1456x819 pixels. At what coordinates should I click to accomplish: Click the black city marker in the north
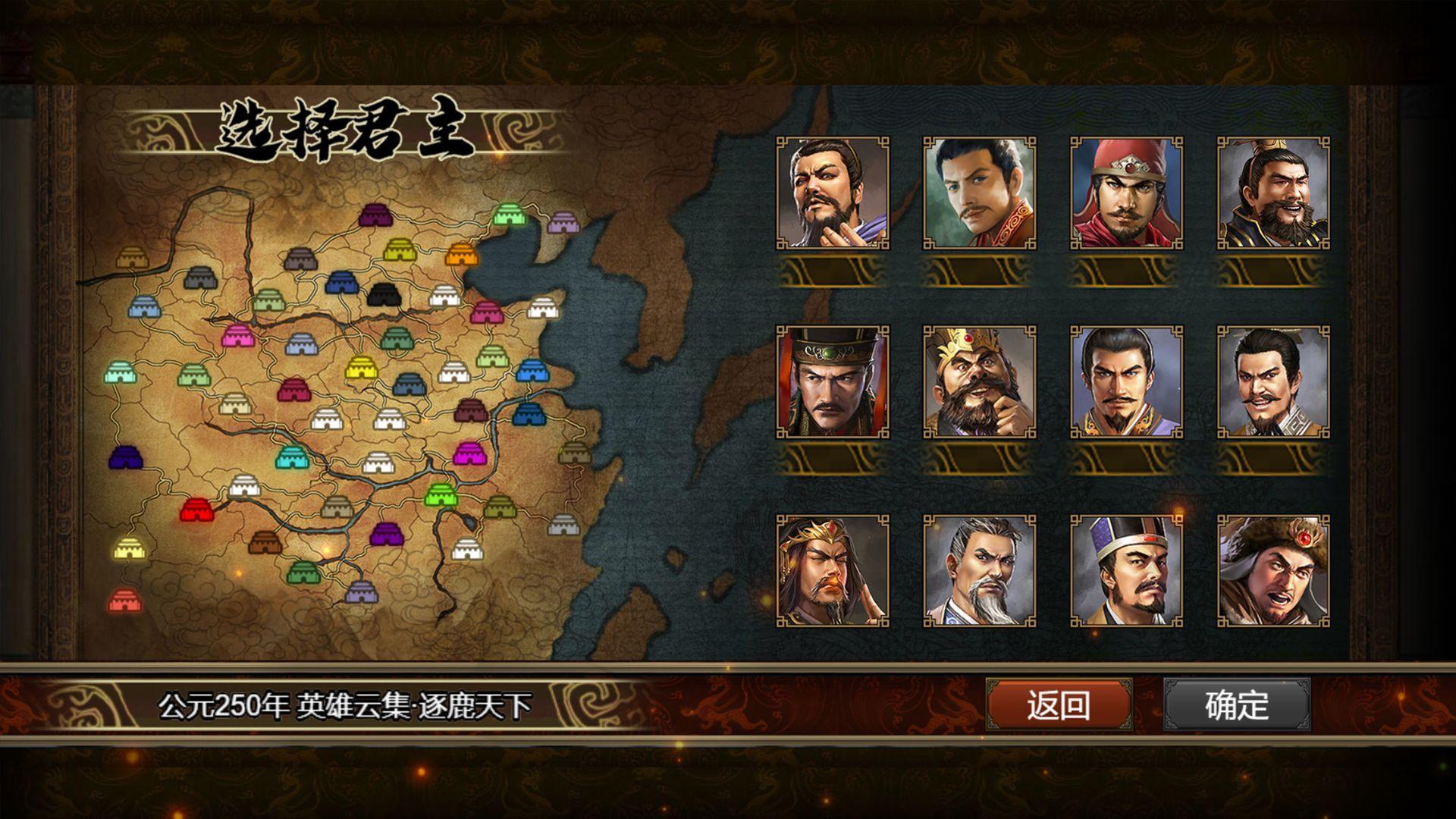click(384, 296)
